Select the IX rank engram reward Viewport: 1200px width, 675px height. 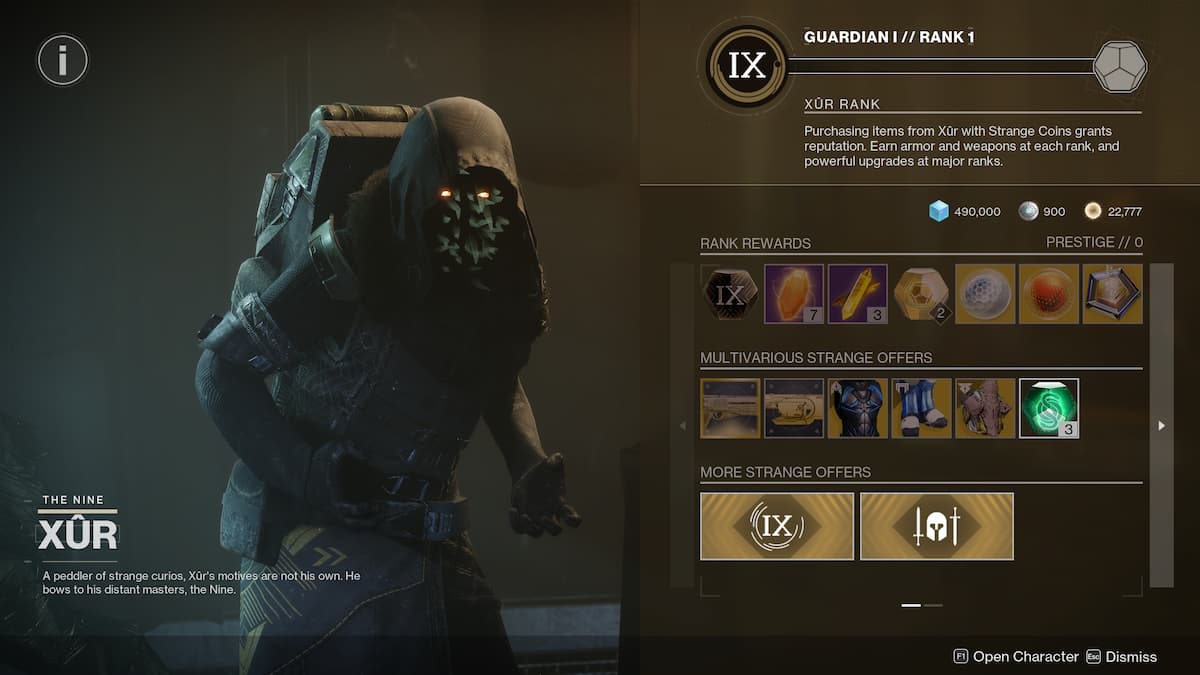pos(730,294)
